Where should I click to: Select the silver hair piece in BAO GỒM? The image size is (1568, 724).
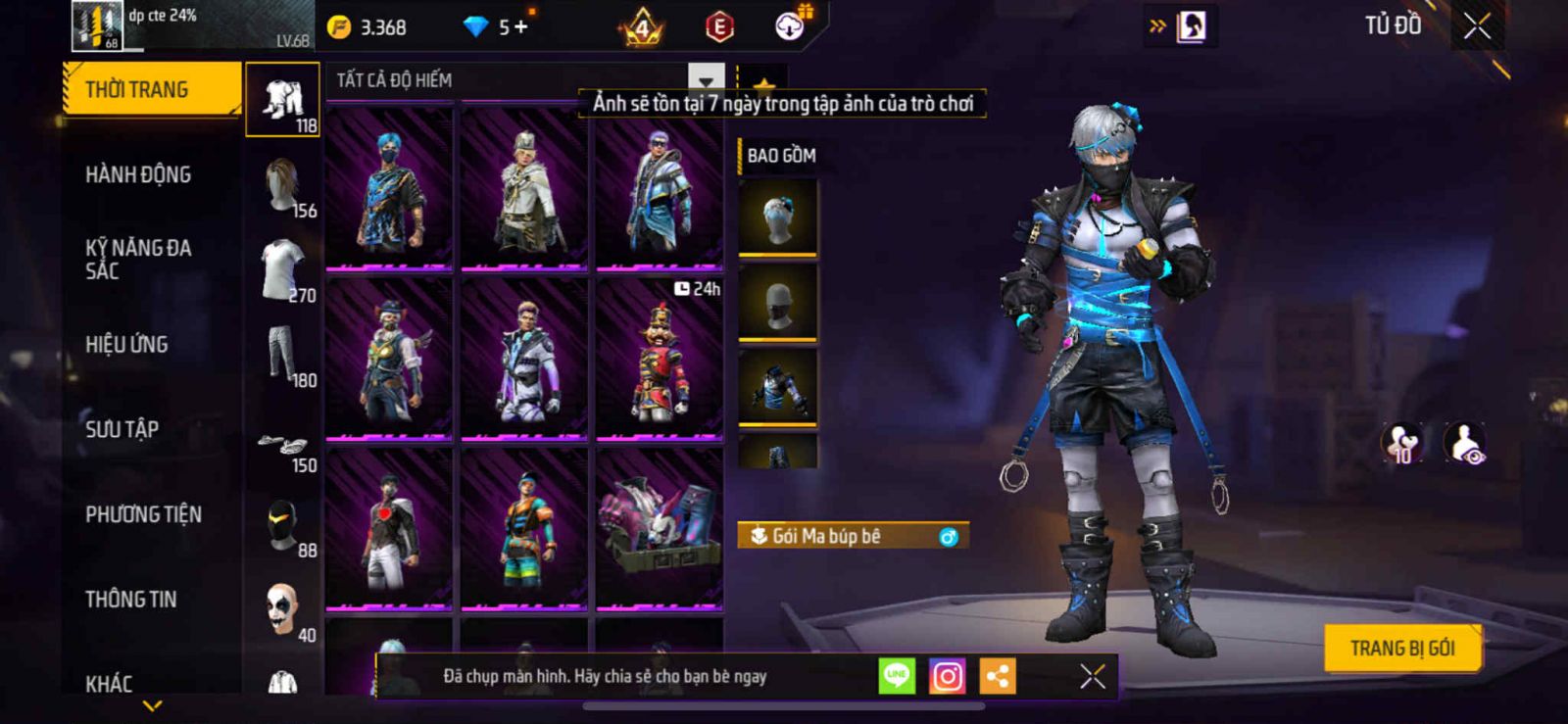[778, 217]
